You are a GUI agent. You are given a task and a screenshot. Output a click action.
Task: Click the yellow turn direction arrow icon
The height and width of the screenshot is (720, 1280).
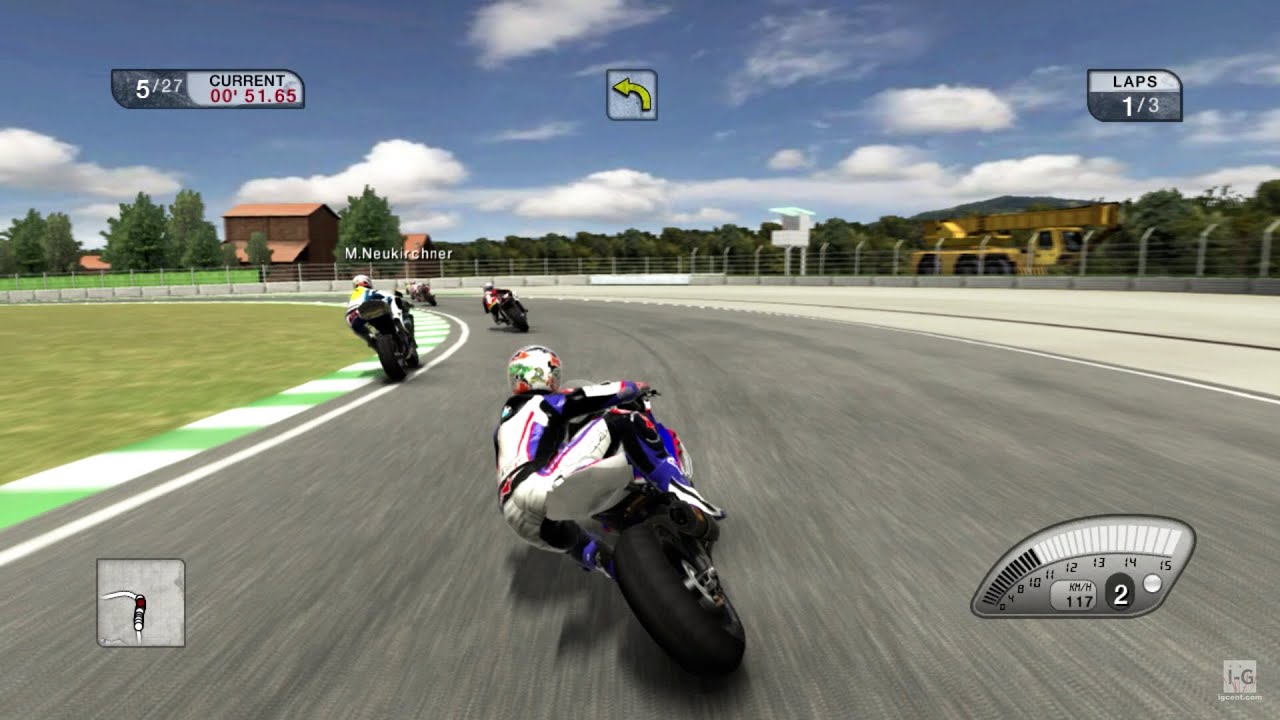click(632, 94)
